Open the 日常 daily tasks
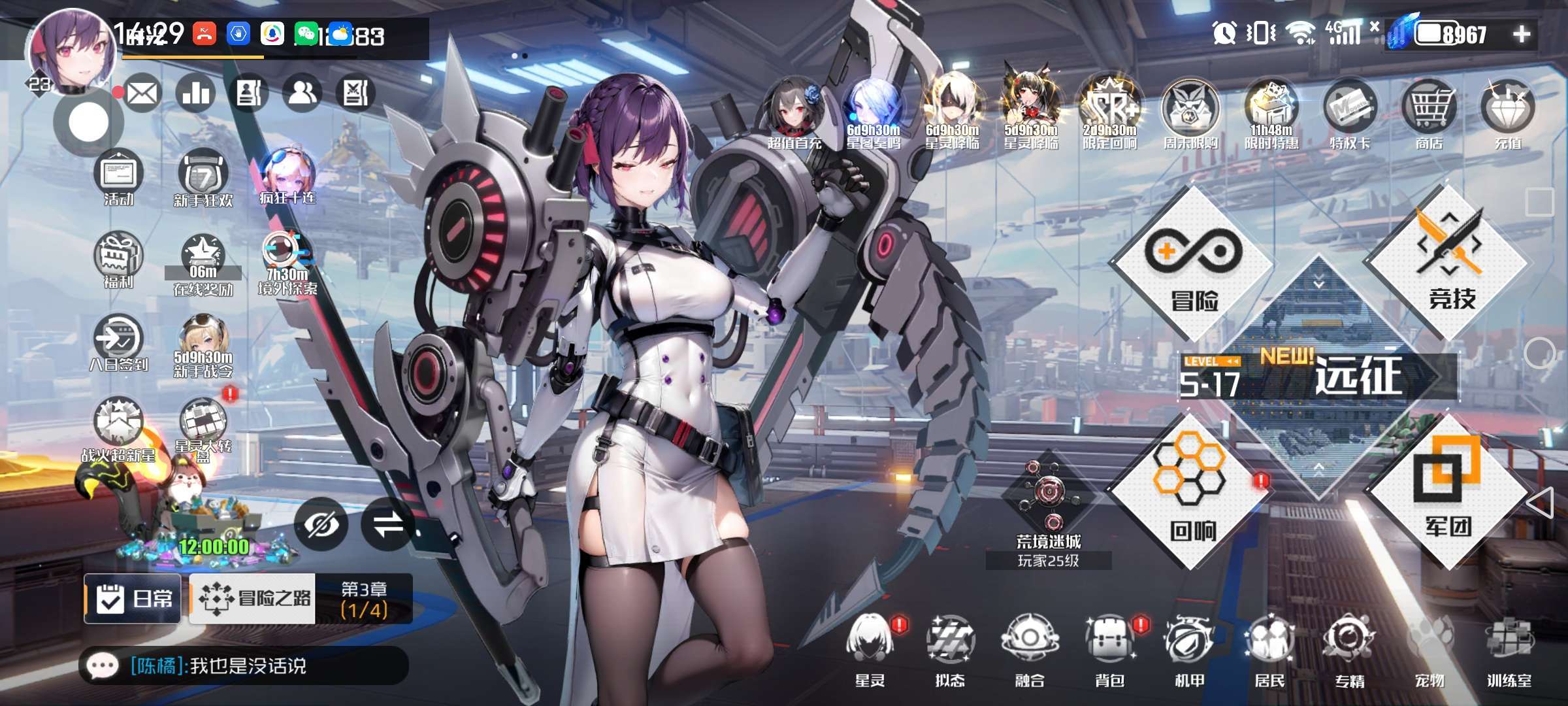 [133, 598]
